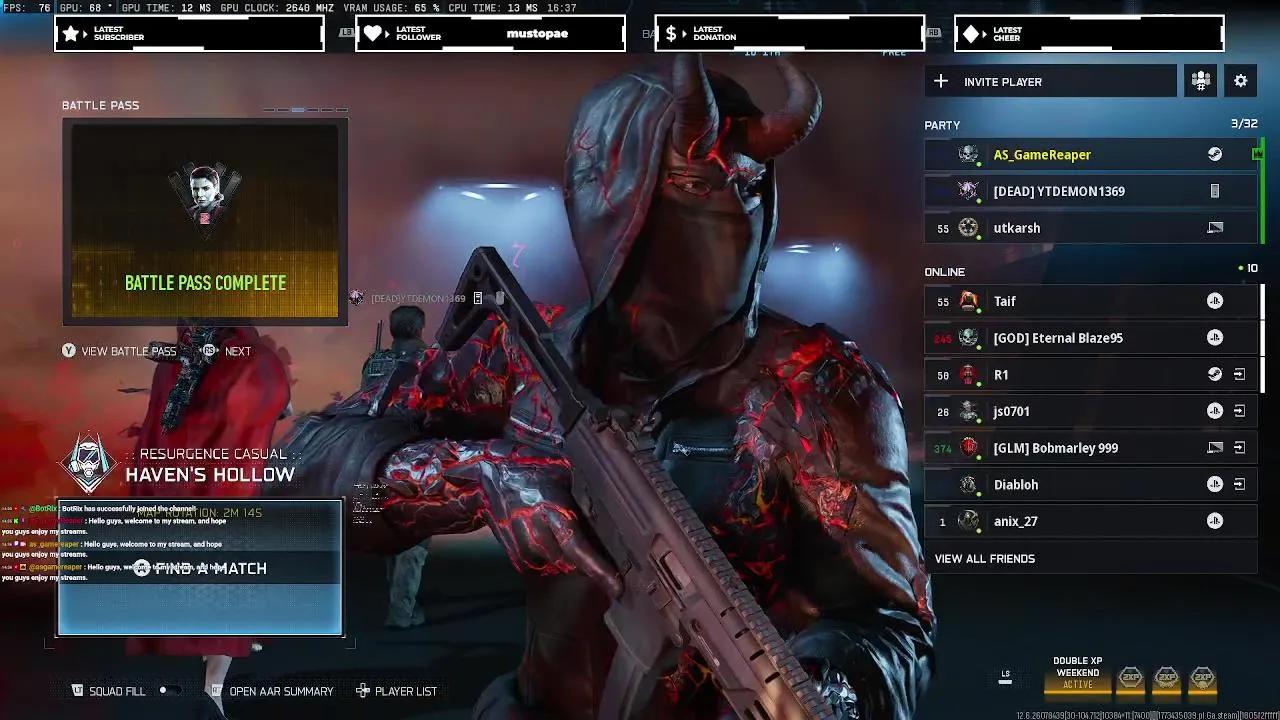Select the PlayStation icon beside Taif
1280x720 pixels.
point(1215,301)
